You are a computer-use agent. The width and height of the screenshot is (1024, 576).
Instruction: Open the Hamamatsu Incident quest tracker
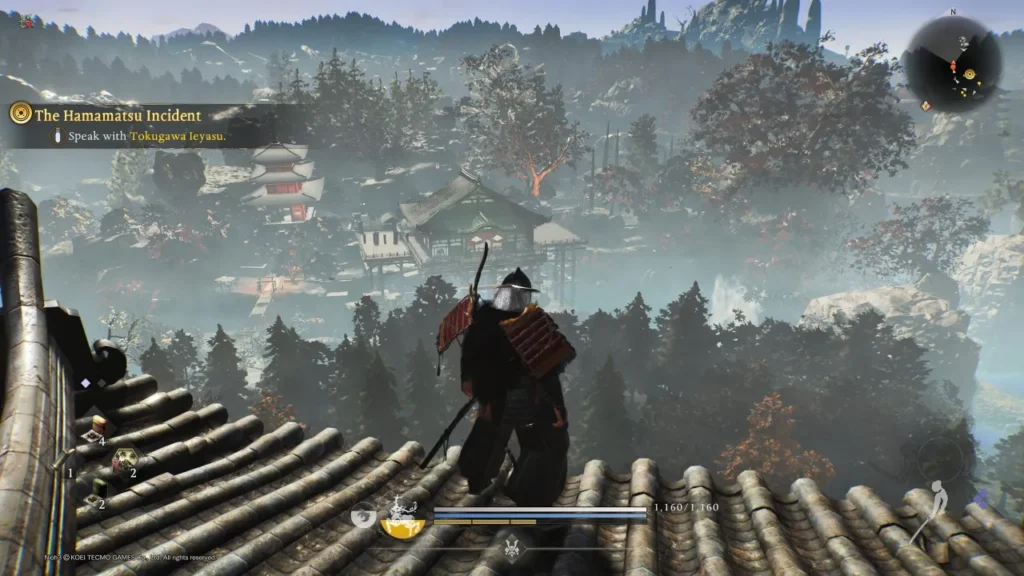click(118, 115)
